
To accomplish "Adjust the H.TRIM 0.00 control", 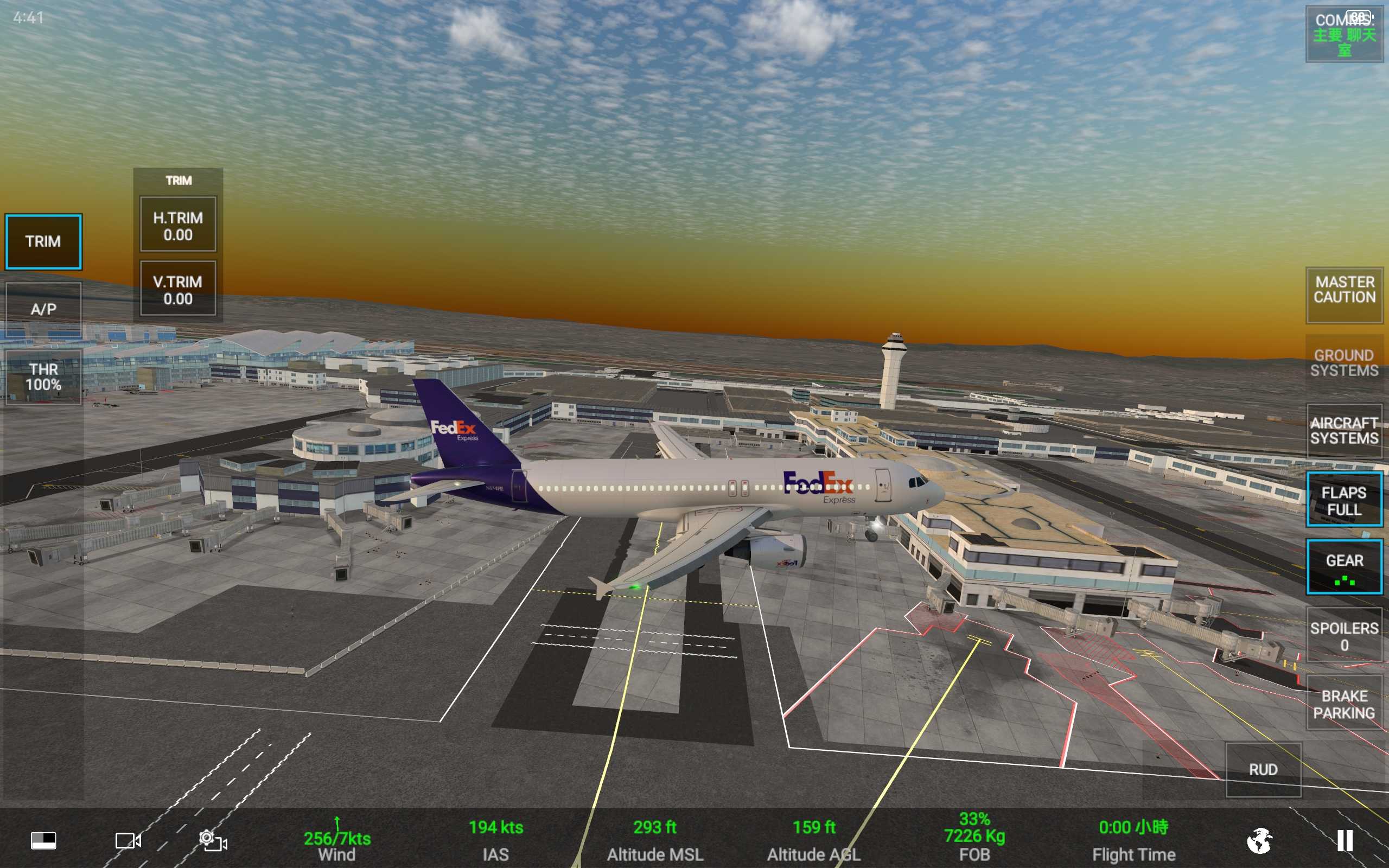I will click(x=178, y=226).
